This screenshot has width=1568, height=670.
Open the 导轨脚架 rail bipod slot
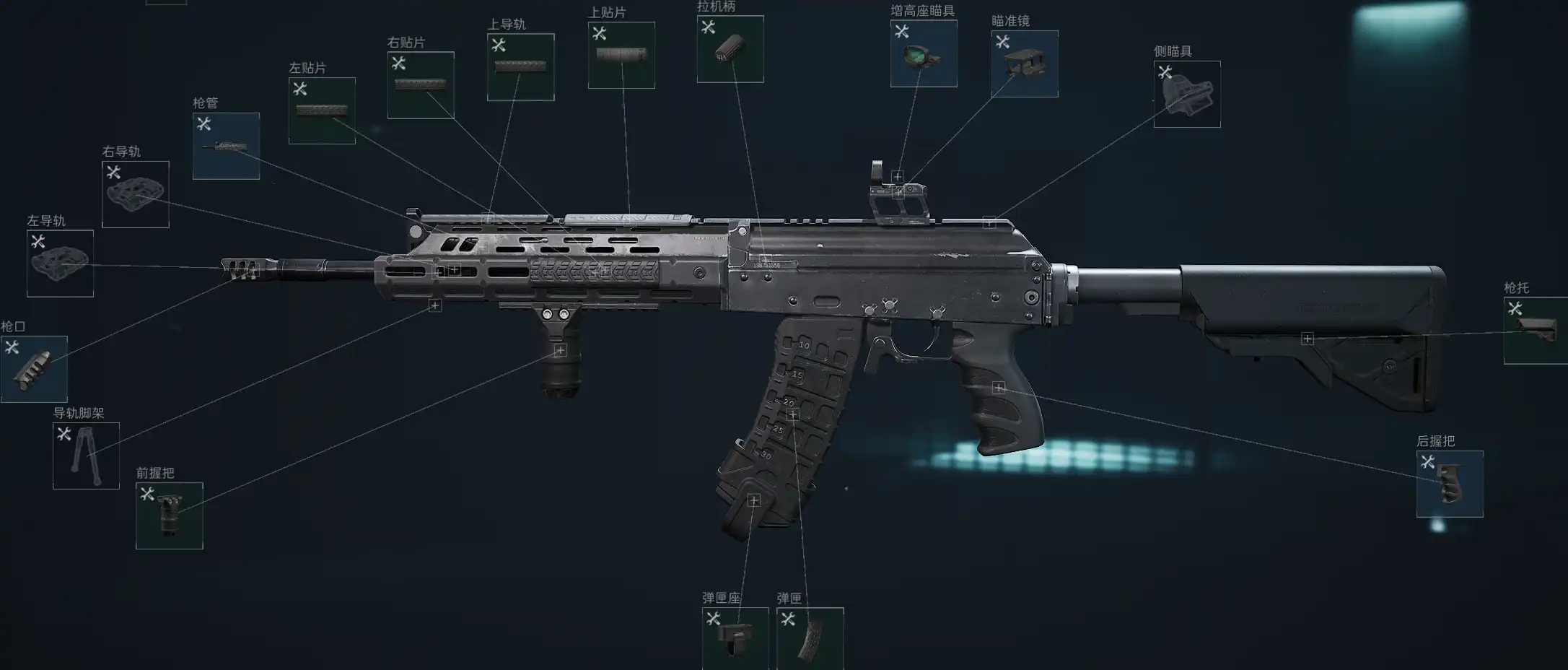[x=86, y=456]
